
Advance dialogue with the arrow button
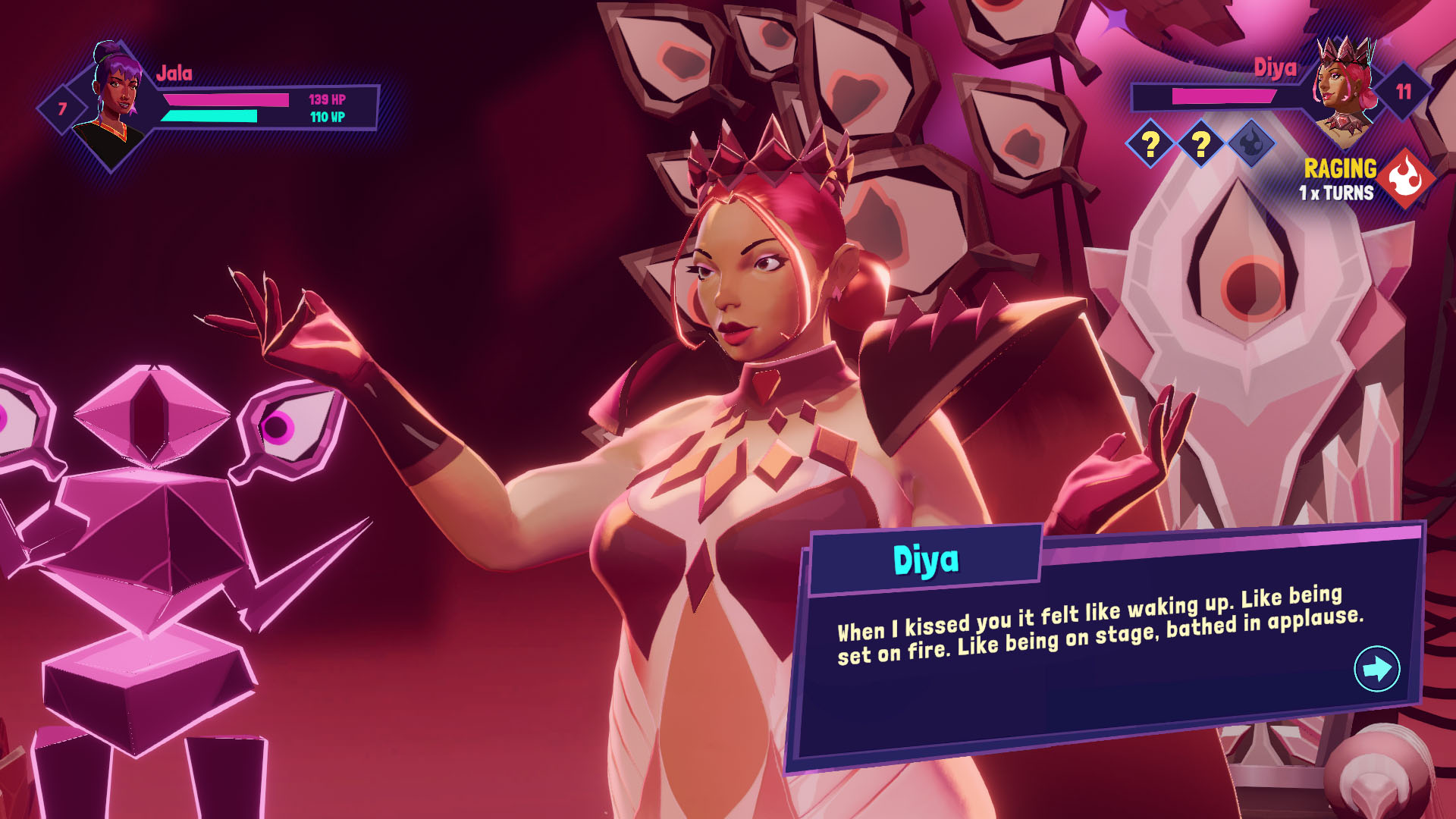point(1376,668)
